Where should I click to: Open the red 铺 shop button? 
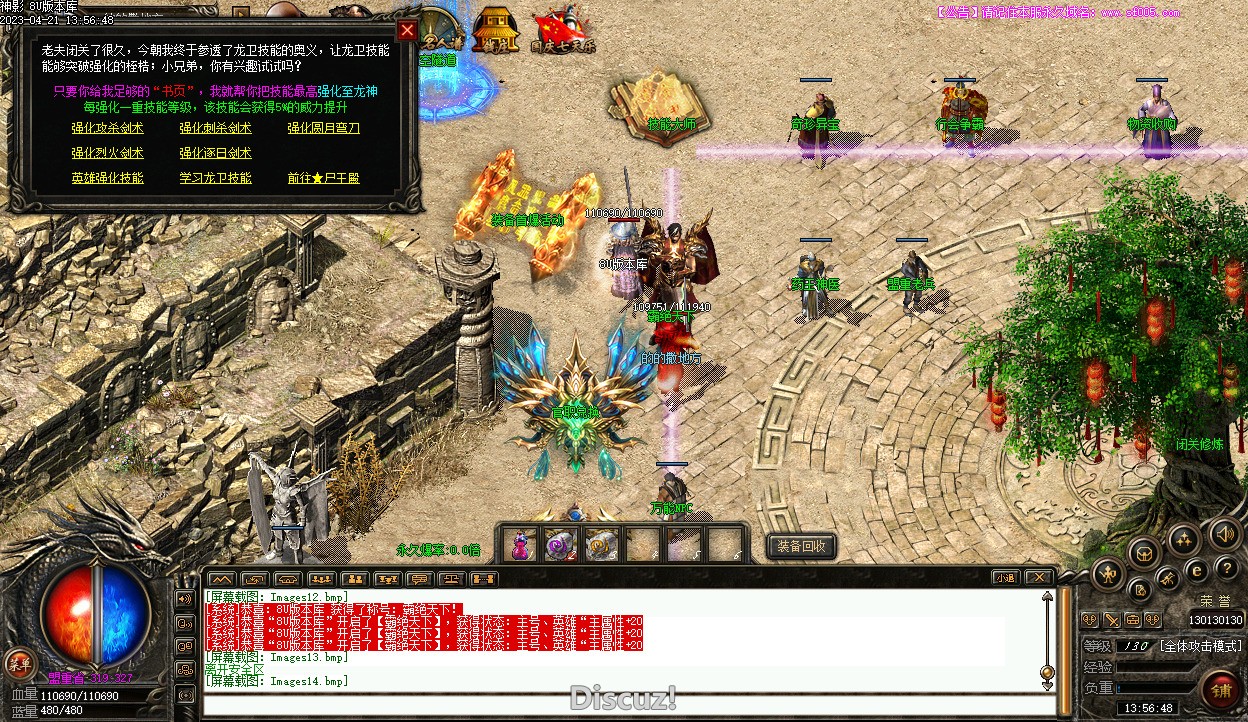(1220, 691)
